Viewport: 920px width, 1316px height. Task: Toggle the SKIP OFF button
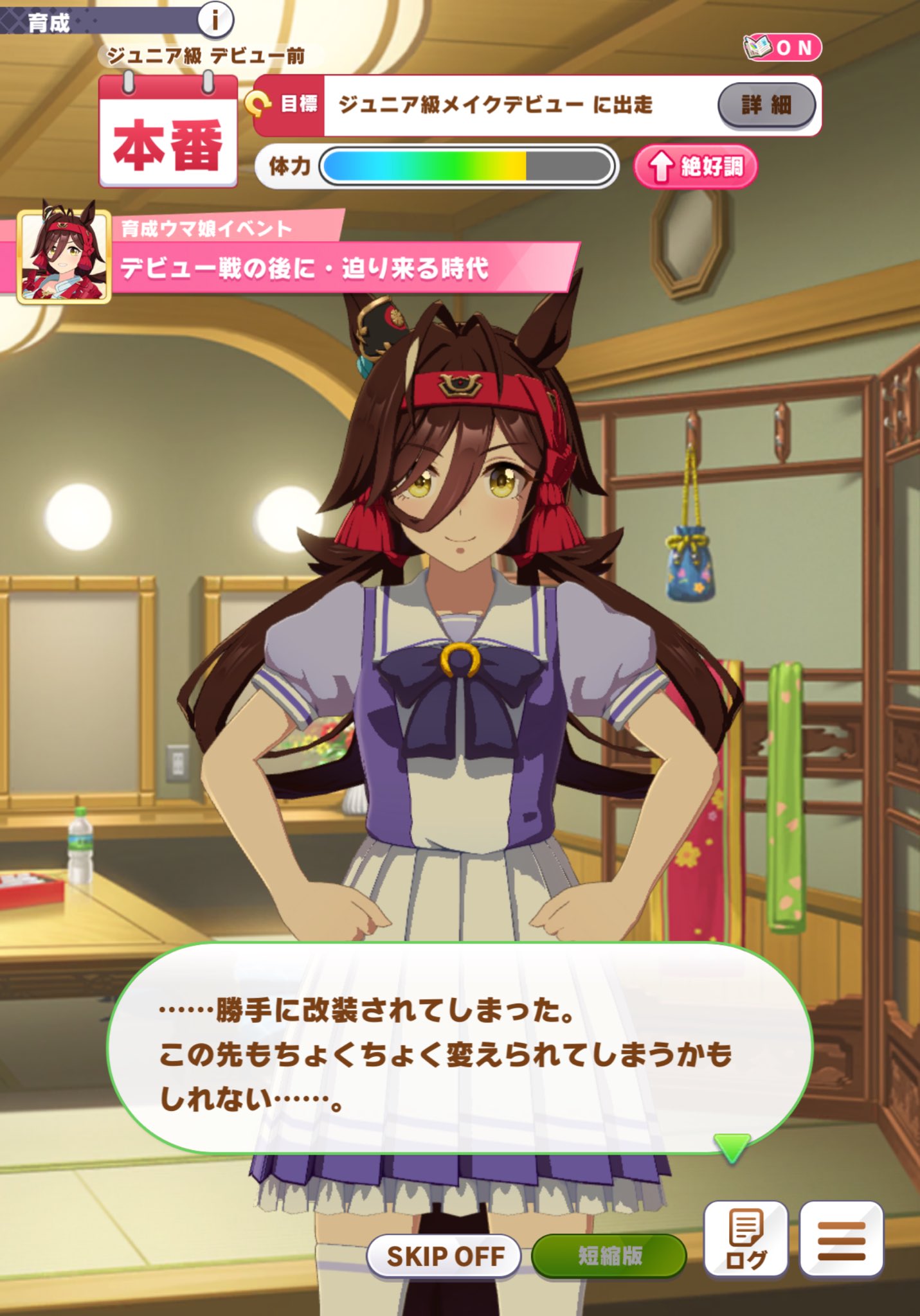[x=444, y=1255]
